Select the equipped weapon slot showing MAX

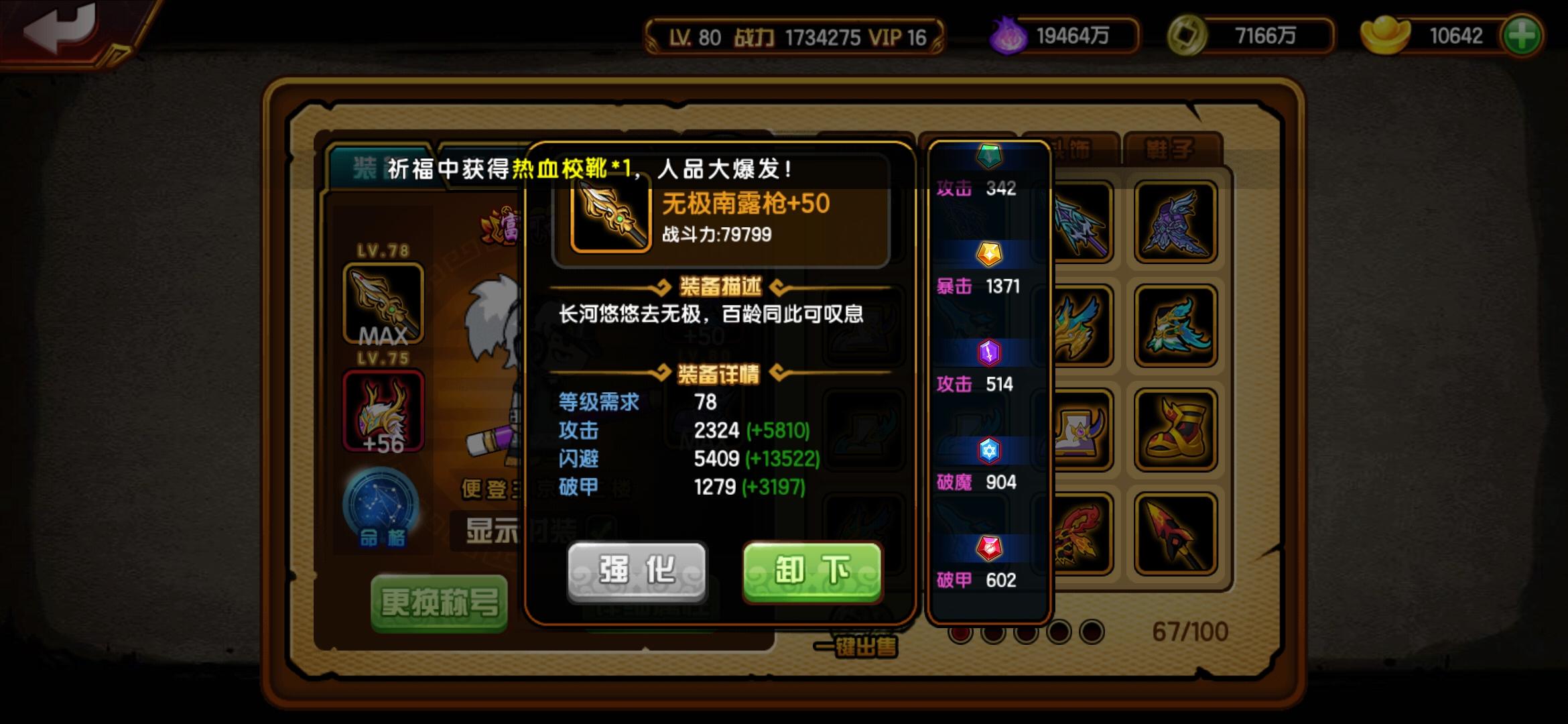coord(383,303)
